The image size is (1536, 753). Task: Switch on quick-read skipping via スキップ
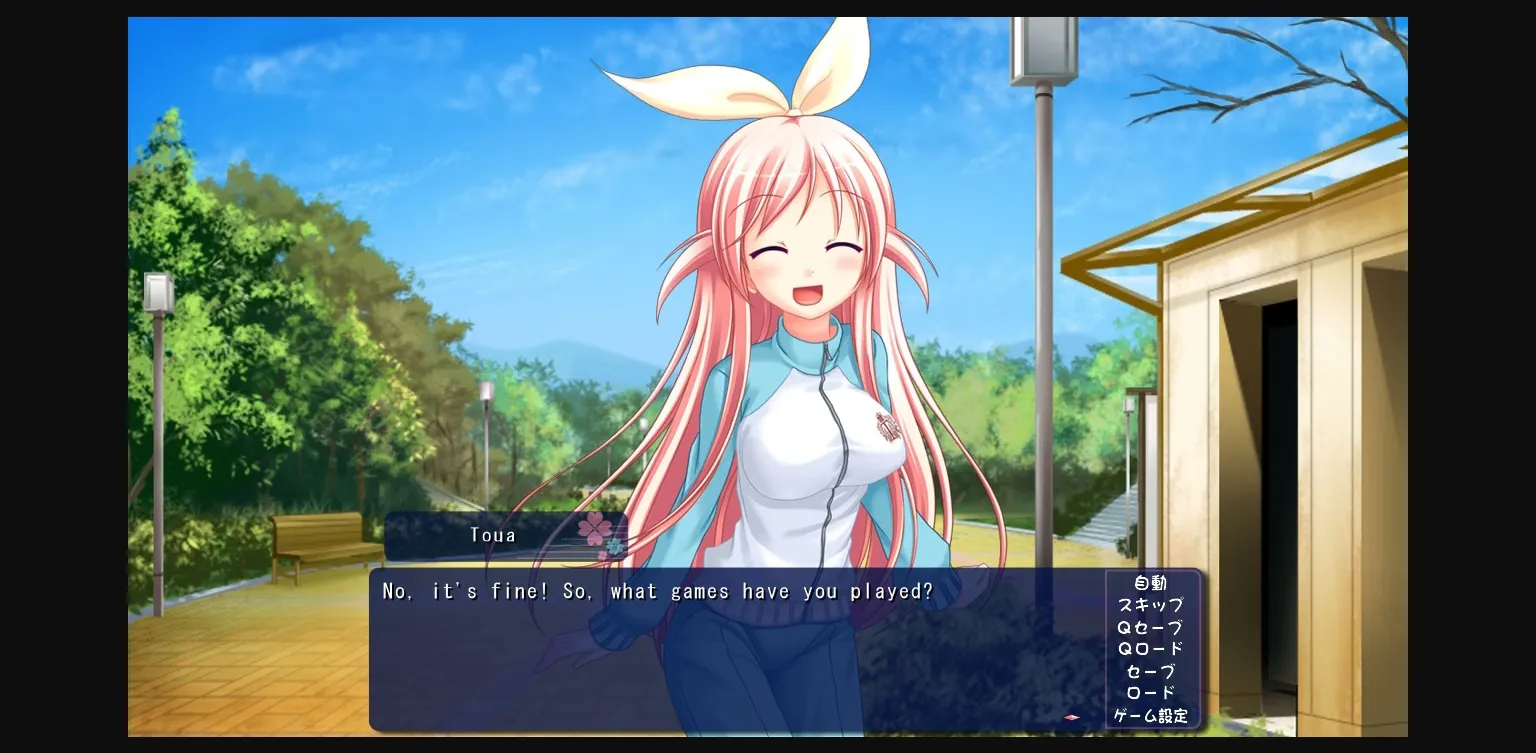coord(1149,605)
